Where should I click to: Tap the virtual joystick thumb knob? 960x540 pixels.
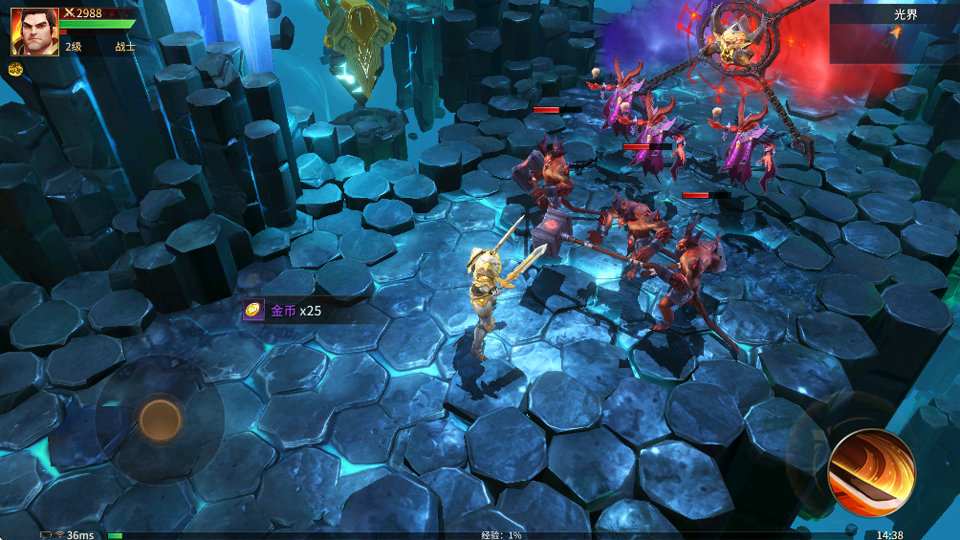click(x=160, y=420)
